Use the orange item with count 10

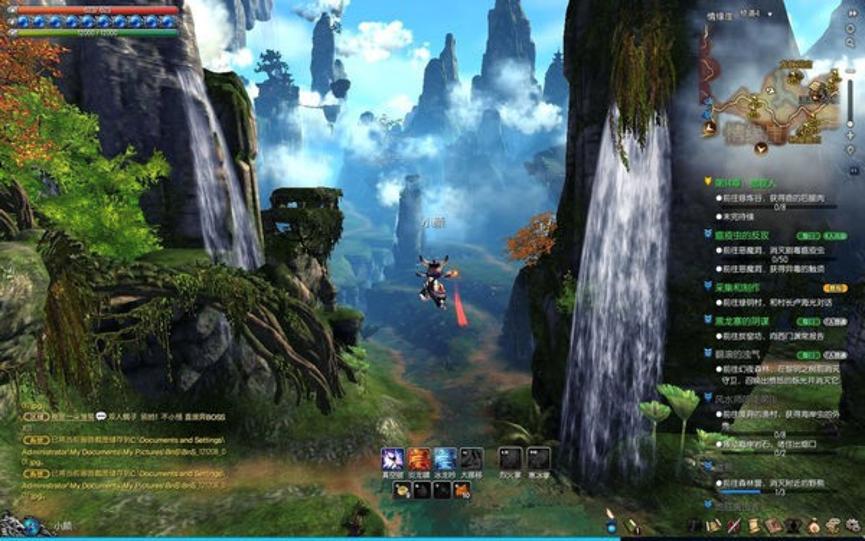(462, 490)
